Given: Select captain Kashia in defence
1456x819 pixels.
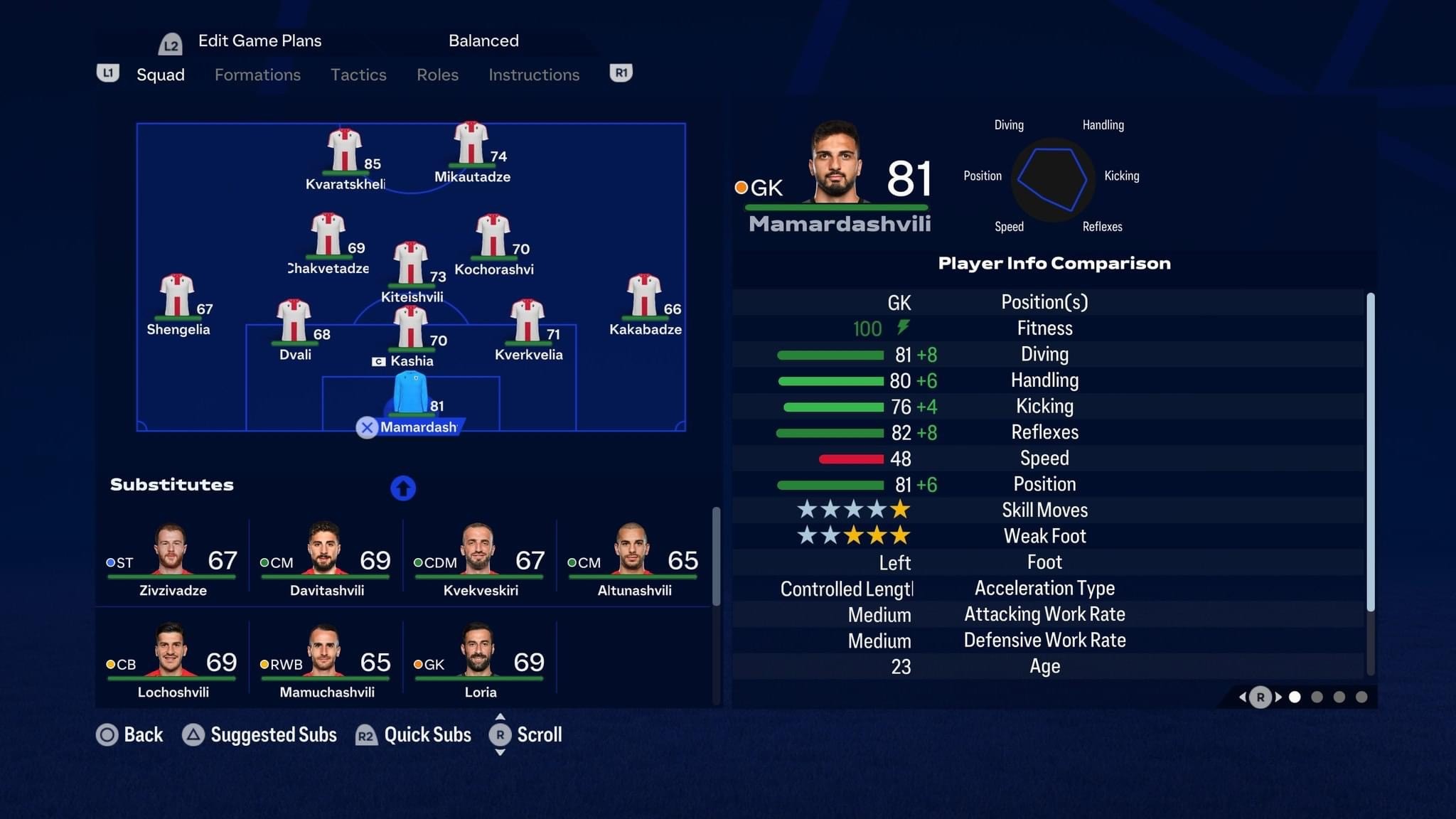Looking at the screenshot, I should point(411,328).
